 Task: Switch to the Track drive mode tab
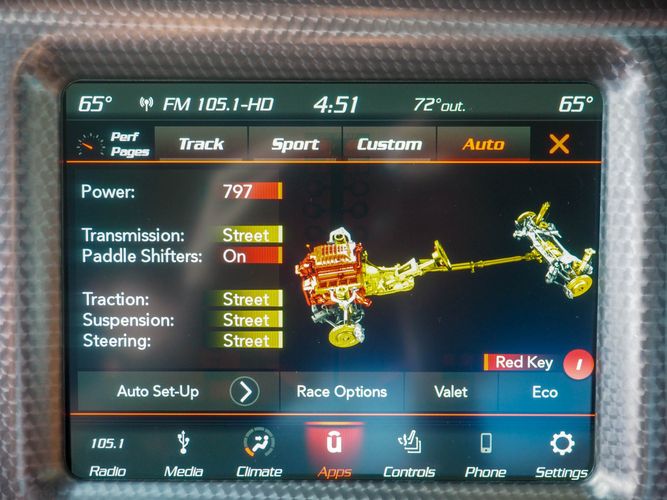click(x=201, y=144)
